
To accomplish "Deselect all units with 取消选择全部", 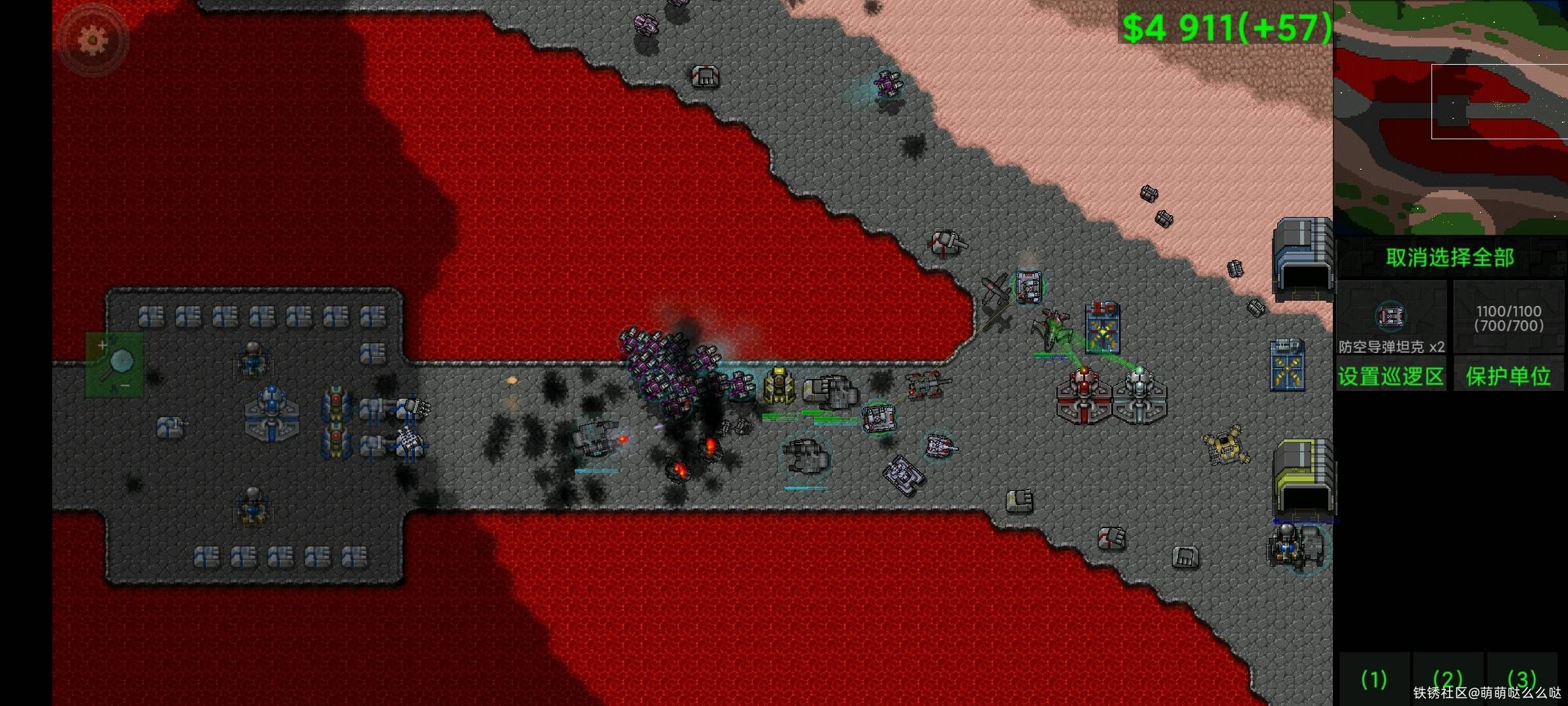I will (1450, 258).
